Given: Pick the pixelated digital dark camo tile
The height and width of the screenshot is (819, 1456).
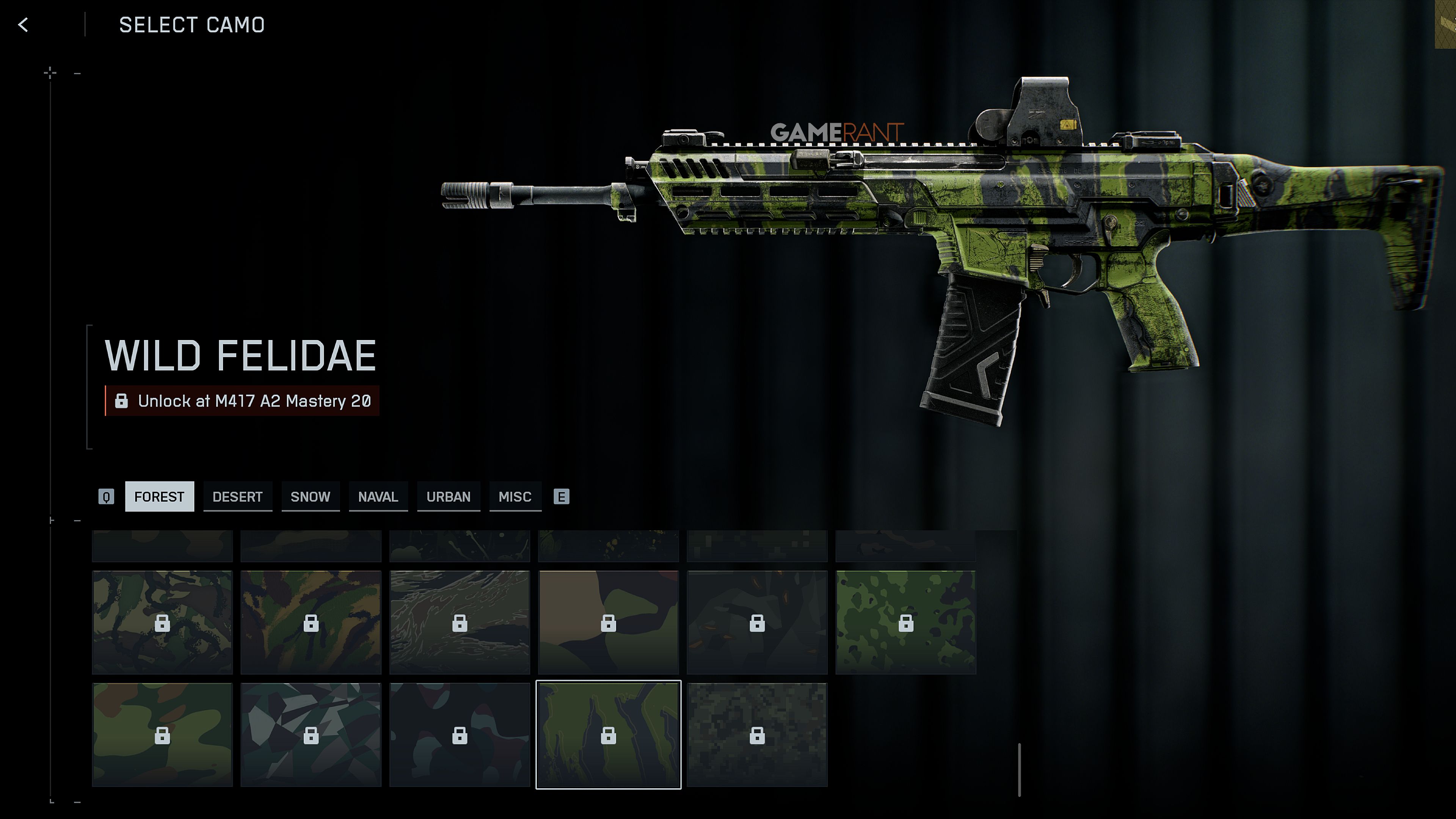Looking at the screenshot, I should [757, 734].
